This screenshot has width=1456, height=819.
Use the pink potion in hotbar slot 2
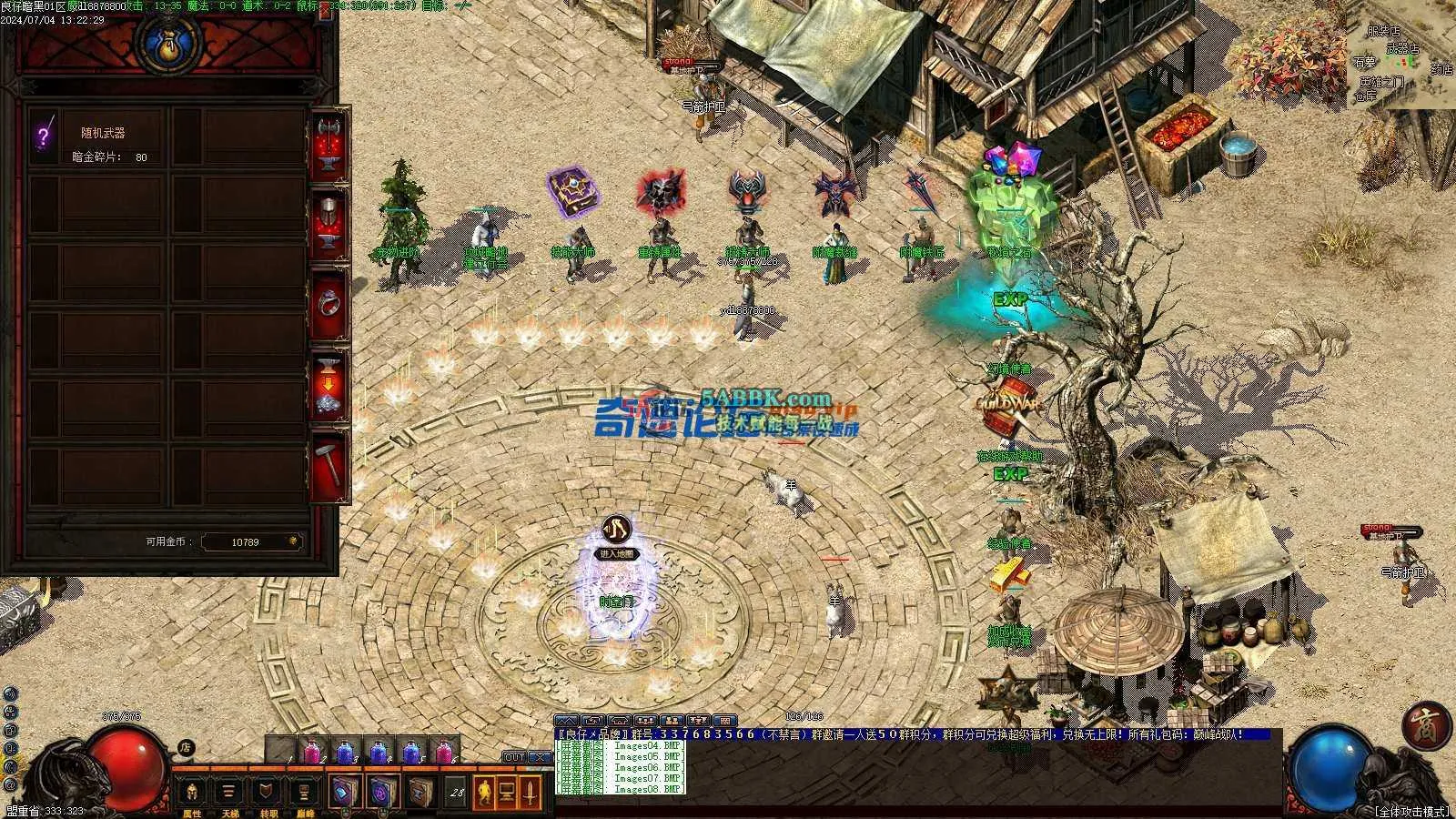(x=312, y=753)
